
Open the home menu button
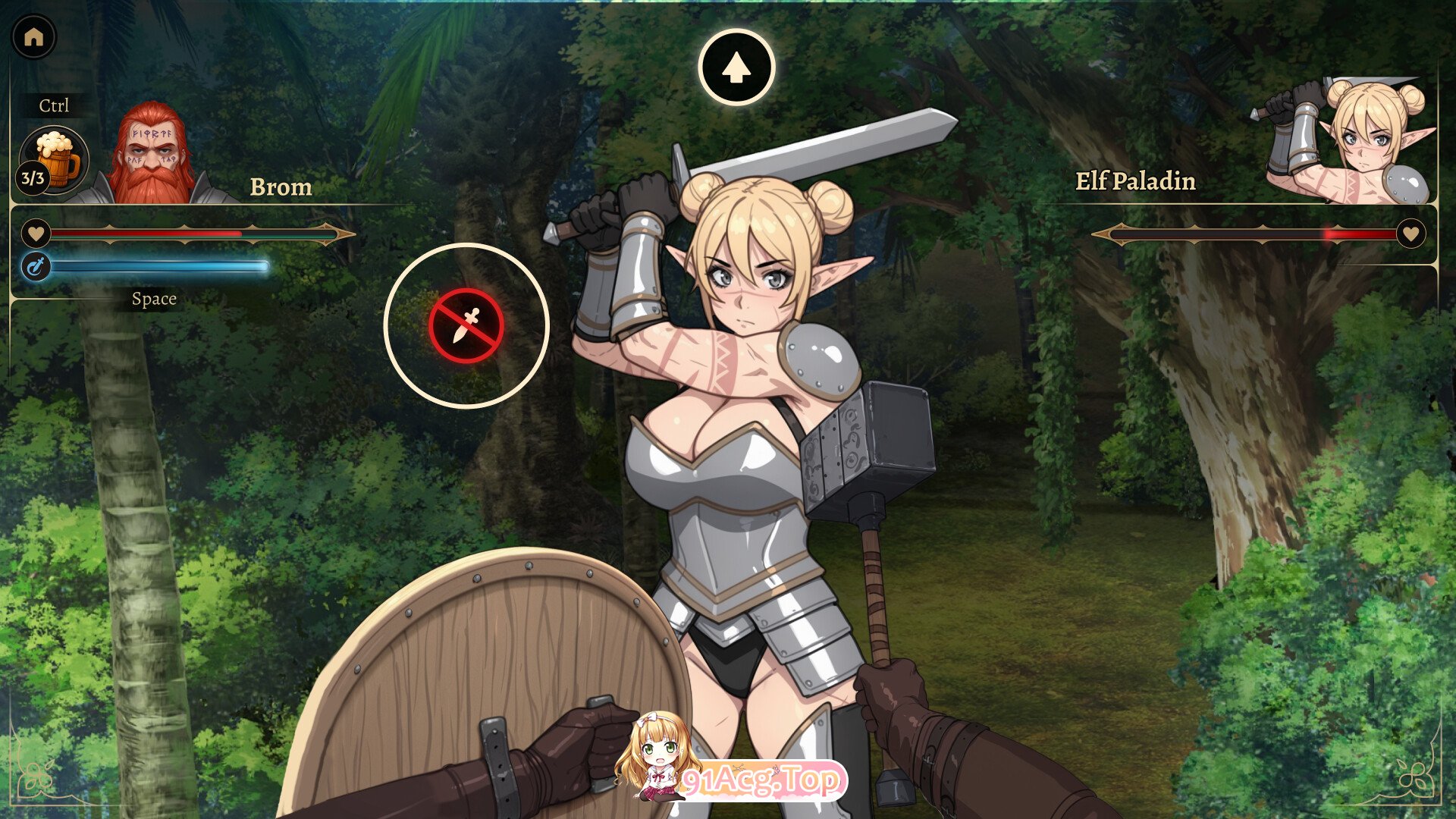click(34, 36)
